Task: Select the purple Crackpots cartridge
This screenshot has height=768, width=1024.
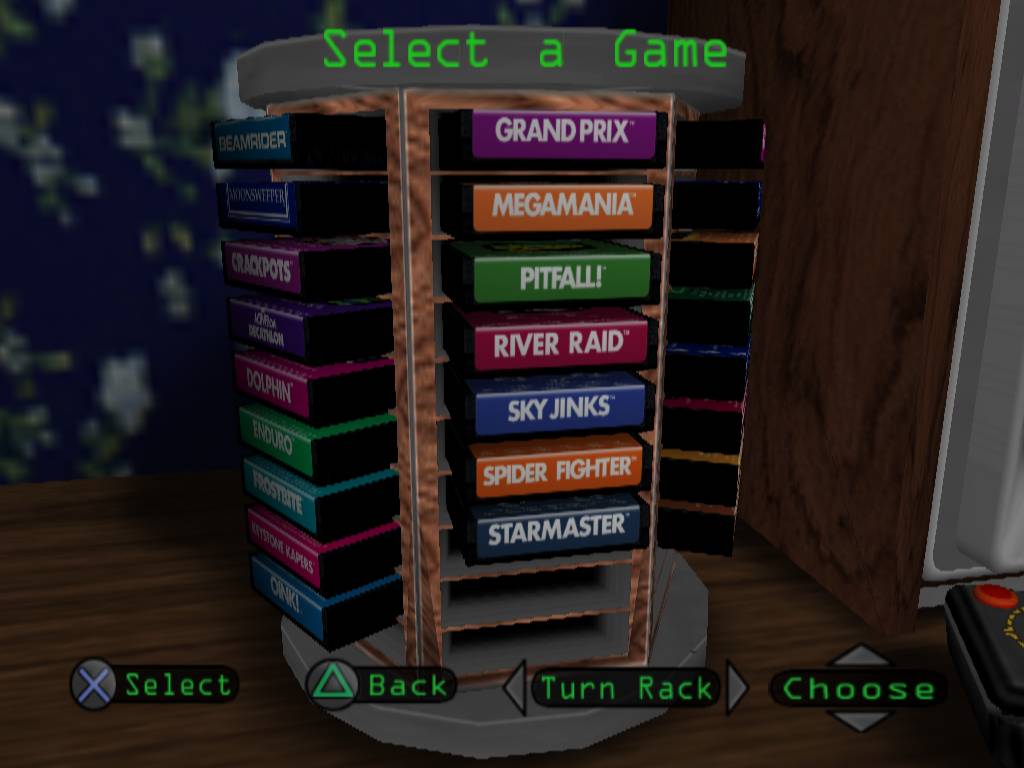Action: point(263,265)
